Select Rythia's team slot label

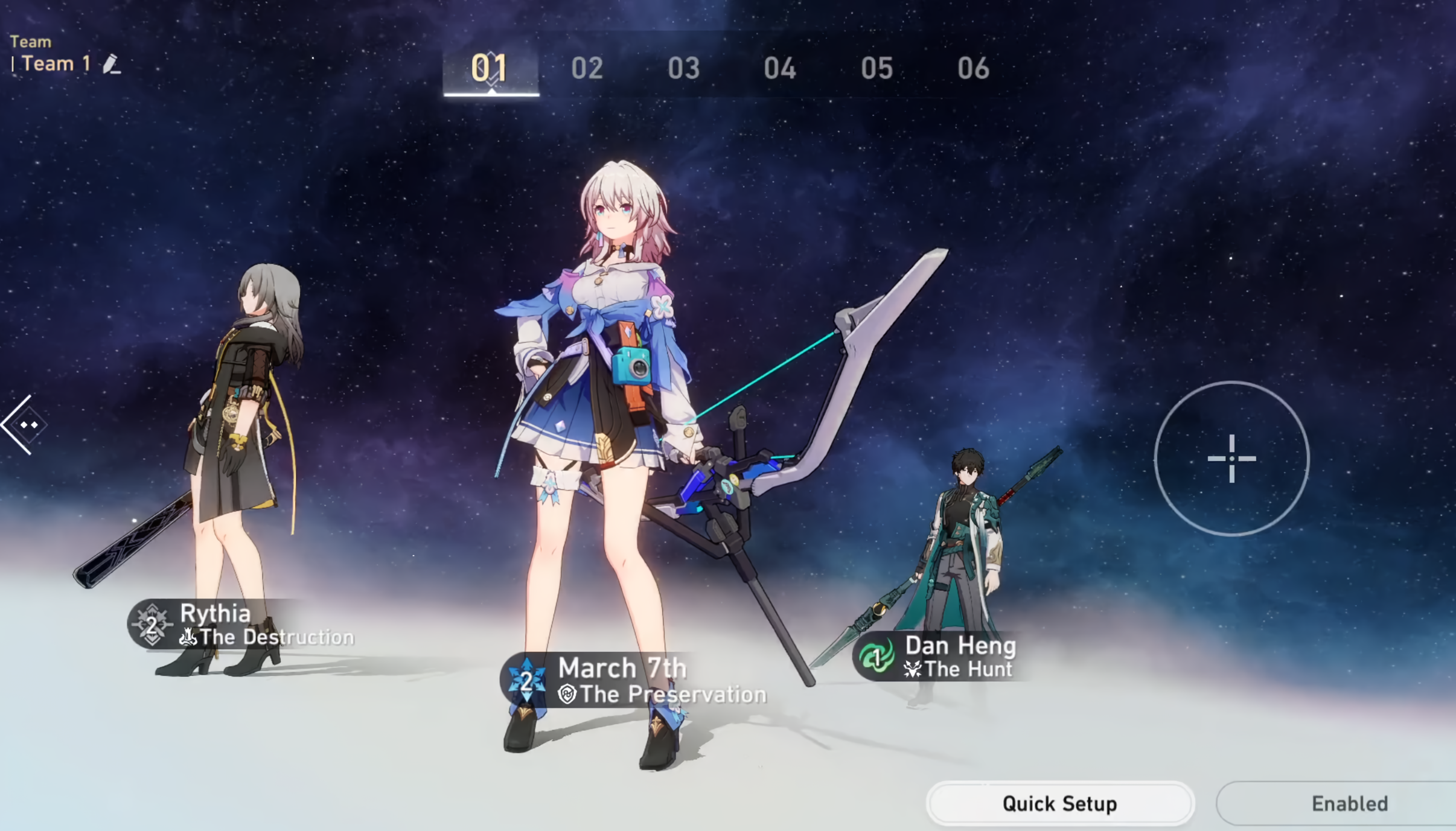click(x=241, y=625)
